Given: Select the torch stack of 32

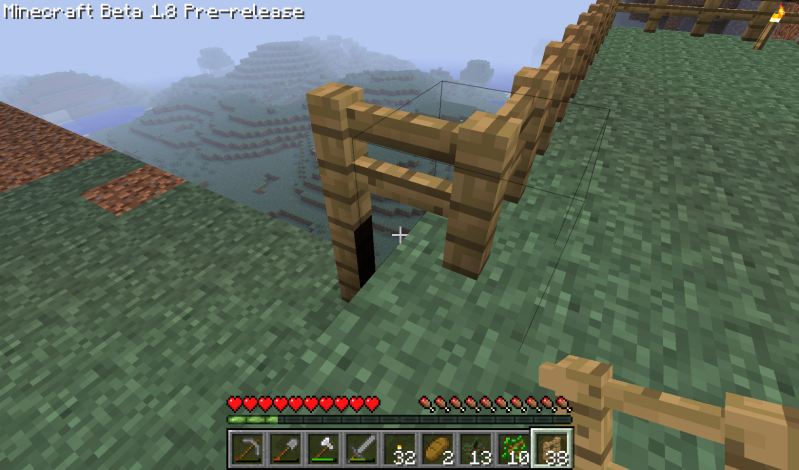Looking at the screenshot, I should coord(399,449).
